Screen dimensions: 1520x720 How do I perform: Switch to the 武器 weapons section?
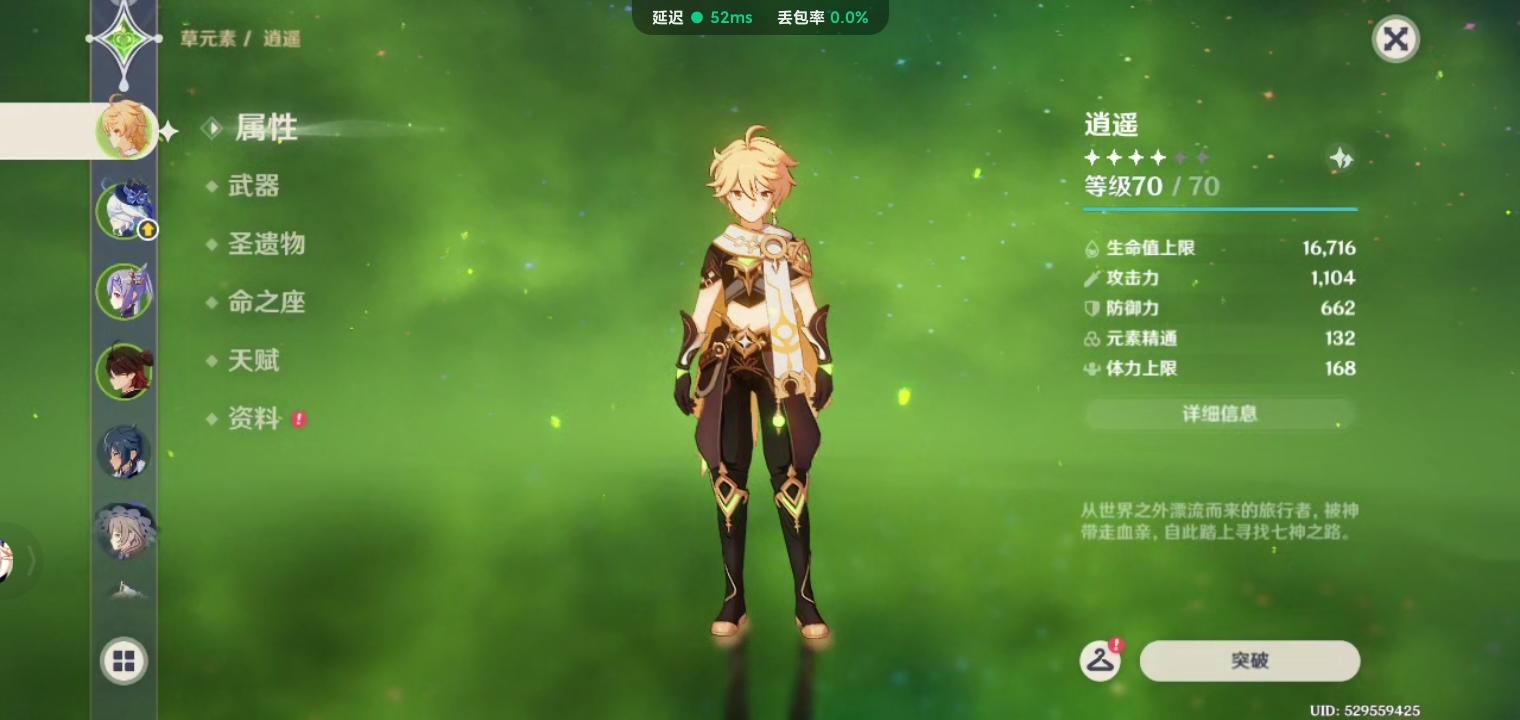point(254,186)
